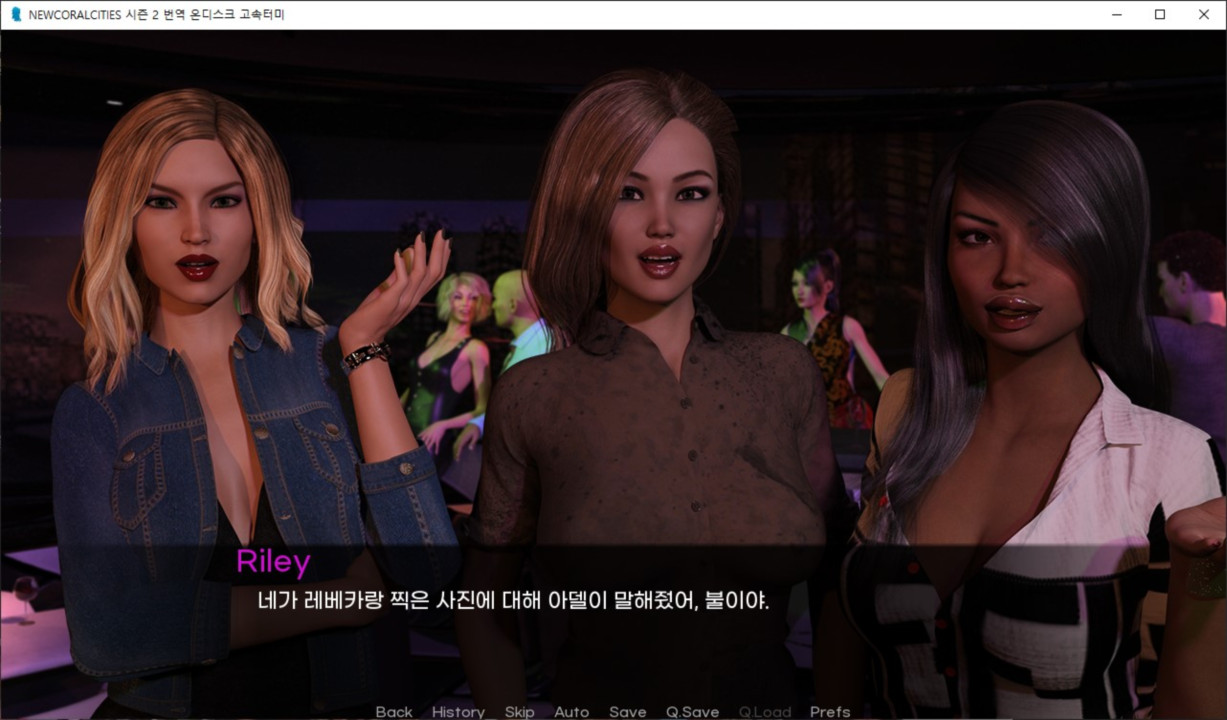Maximize the game window
This screenshot has width=1227, height=720.
pos(1159,15)
